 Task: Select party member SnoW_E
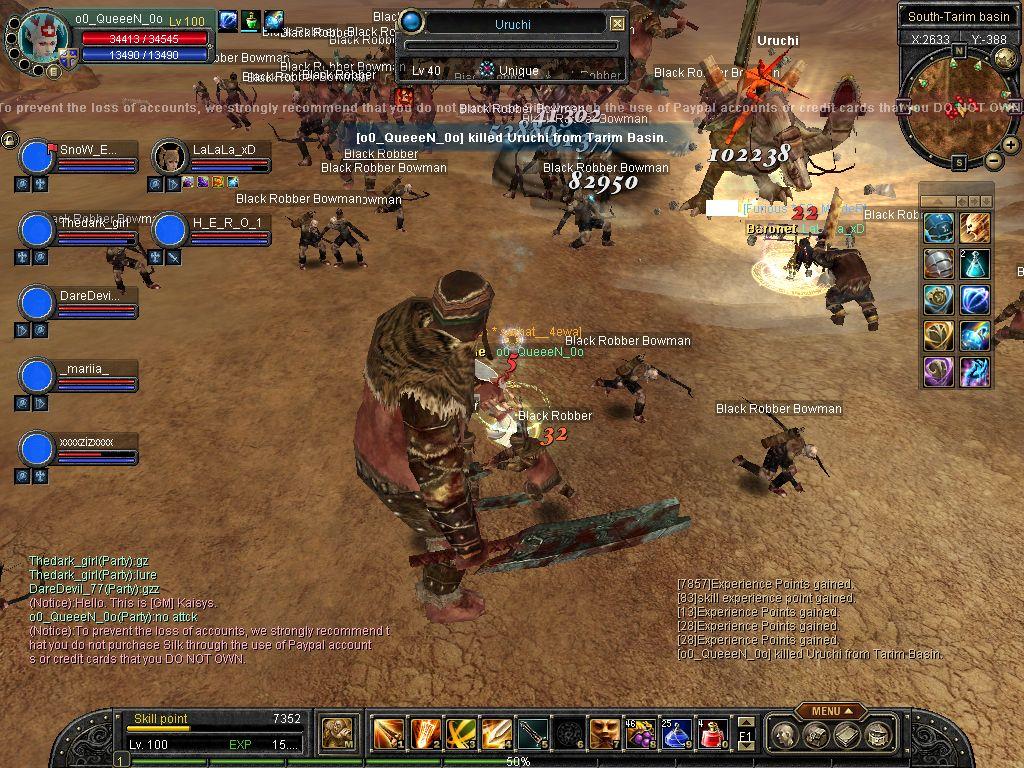coord(37,156)
